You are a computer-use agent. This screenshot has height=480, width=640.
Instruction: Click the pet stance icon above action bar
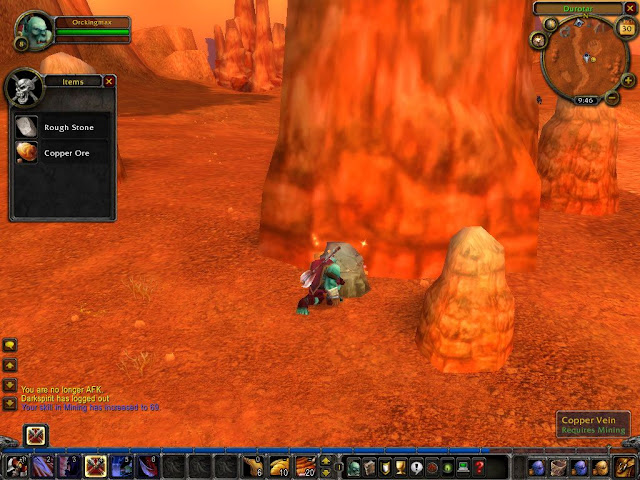(x=36, y=435)
